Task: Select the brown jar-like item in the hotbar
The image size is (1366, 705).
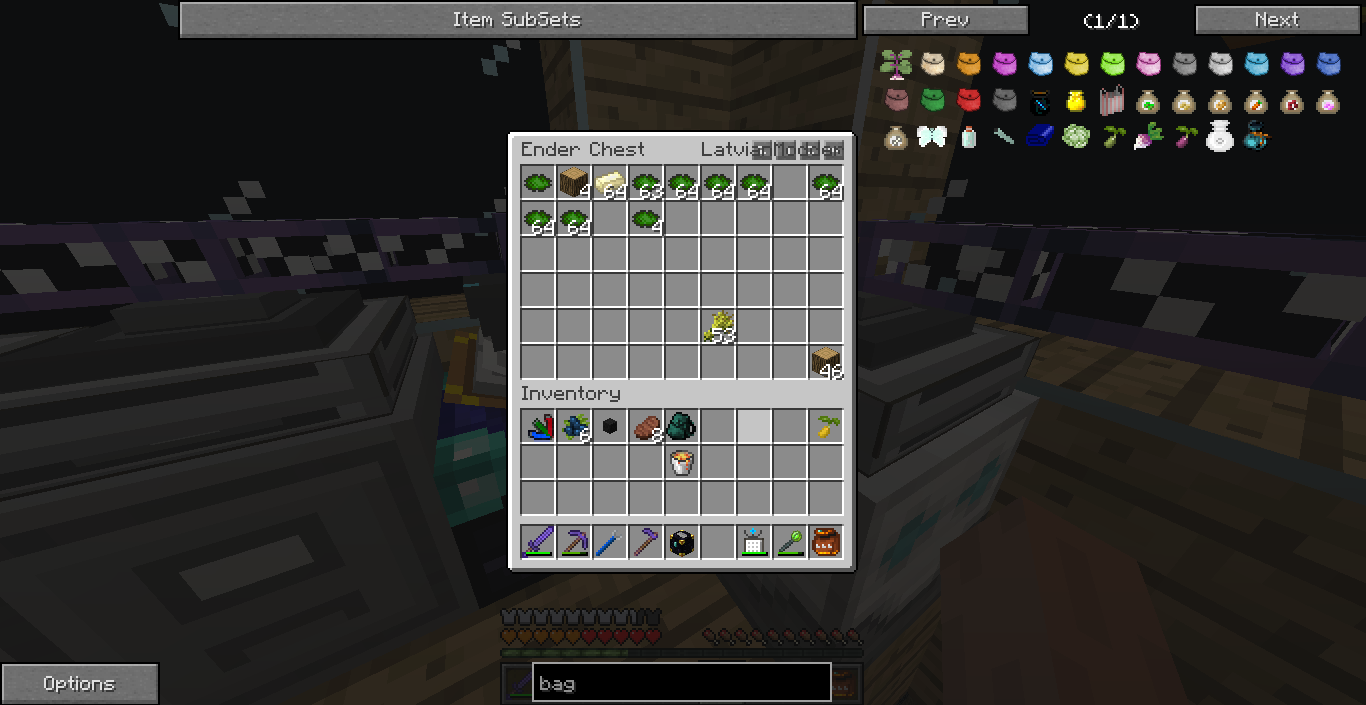Action: click(x=826, y=543)
